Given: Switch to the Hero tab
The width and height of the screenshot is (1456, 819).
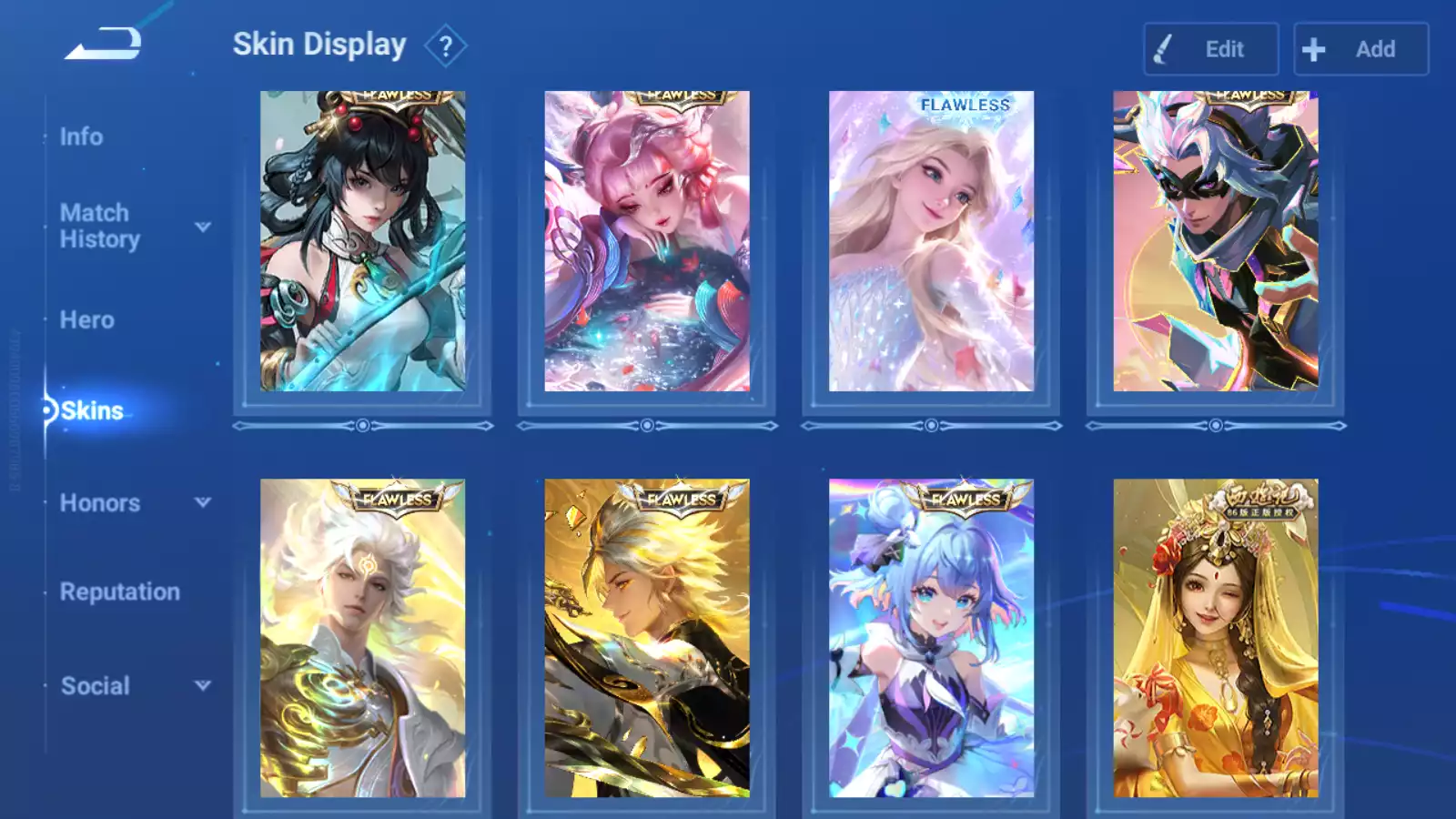Looking at the screenshot, I should pos(86,319).
